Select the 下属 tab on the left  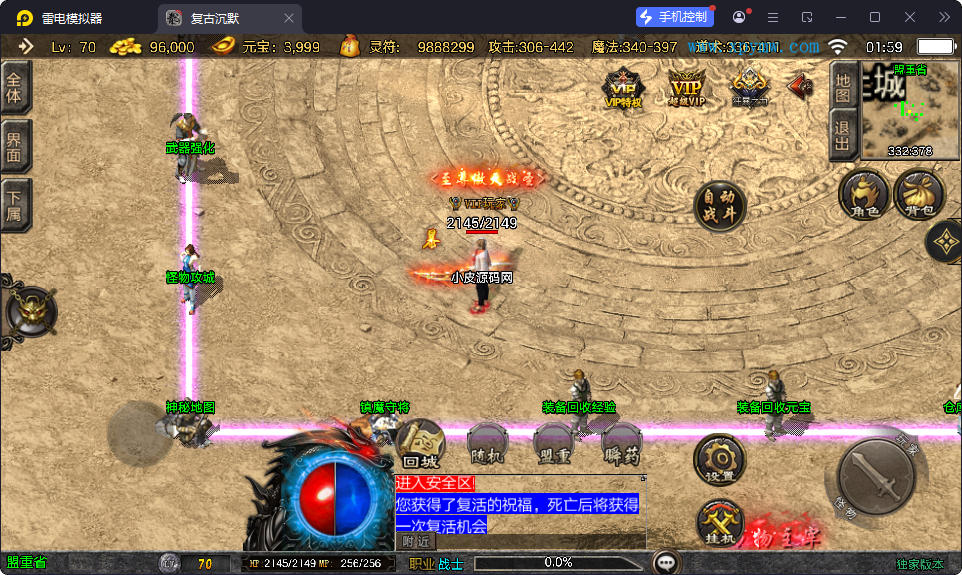pos(15,205)
